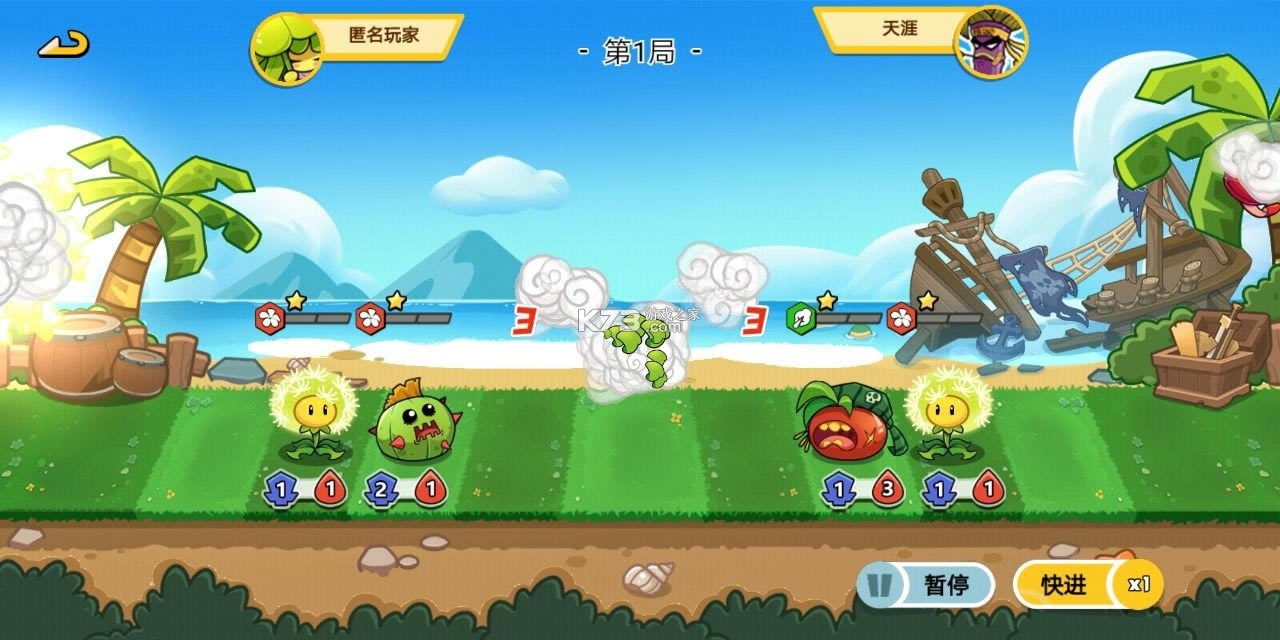Pause the battle with 暂停 button
The image size is (1280, 640).
[x=925, y=585]
